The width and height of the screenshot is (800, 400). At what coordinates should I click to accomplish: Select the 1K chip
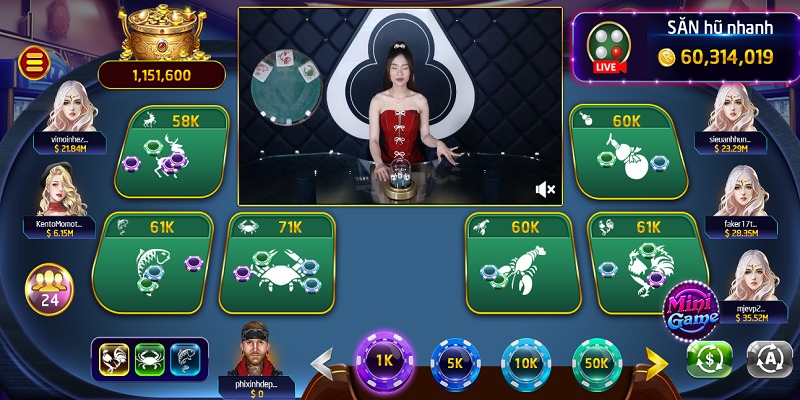click(384, 362)
